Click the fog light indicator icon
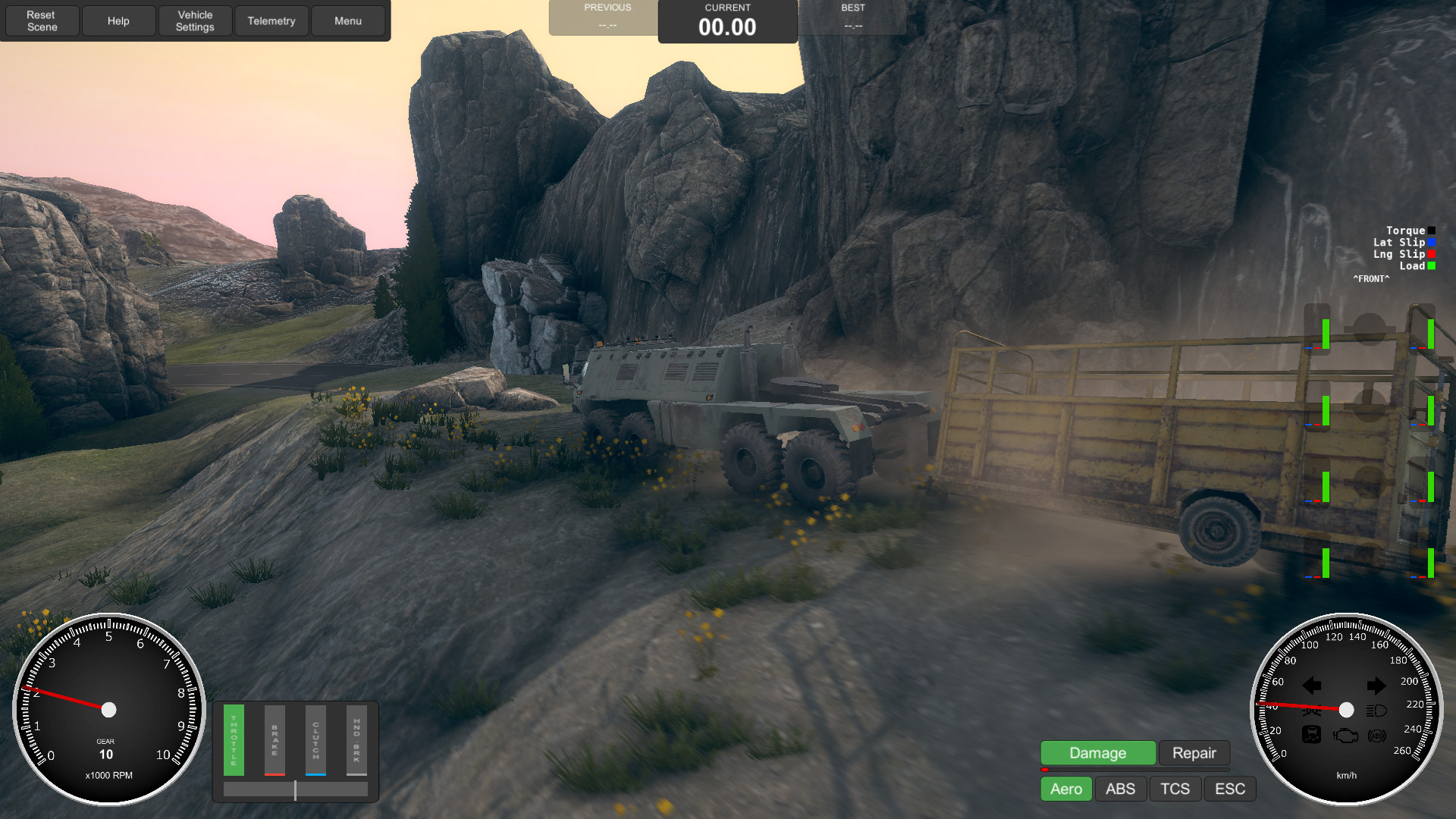This screenshot has width=1456, height=819. (x=1313, y=711)
